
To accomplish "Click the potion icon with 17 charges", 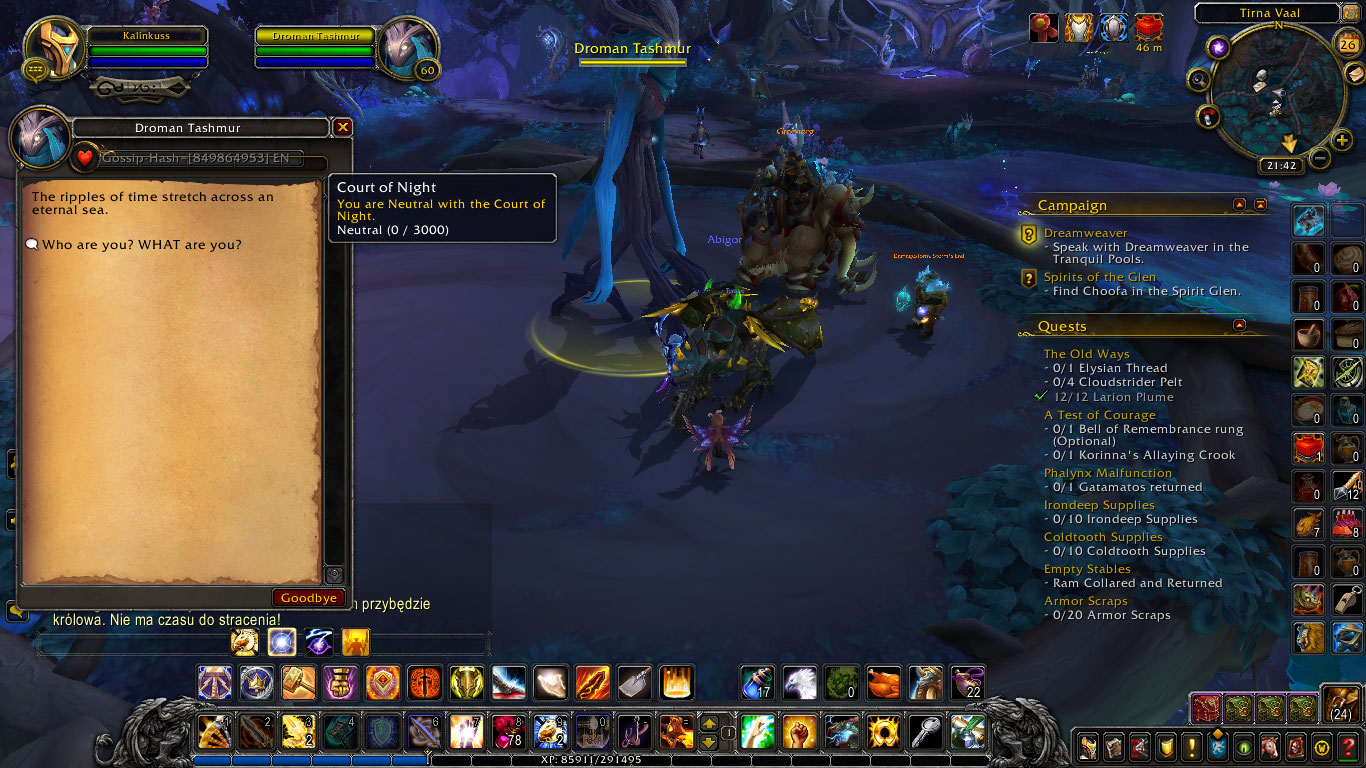I will (x=756, y=683).
